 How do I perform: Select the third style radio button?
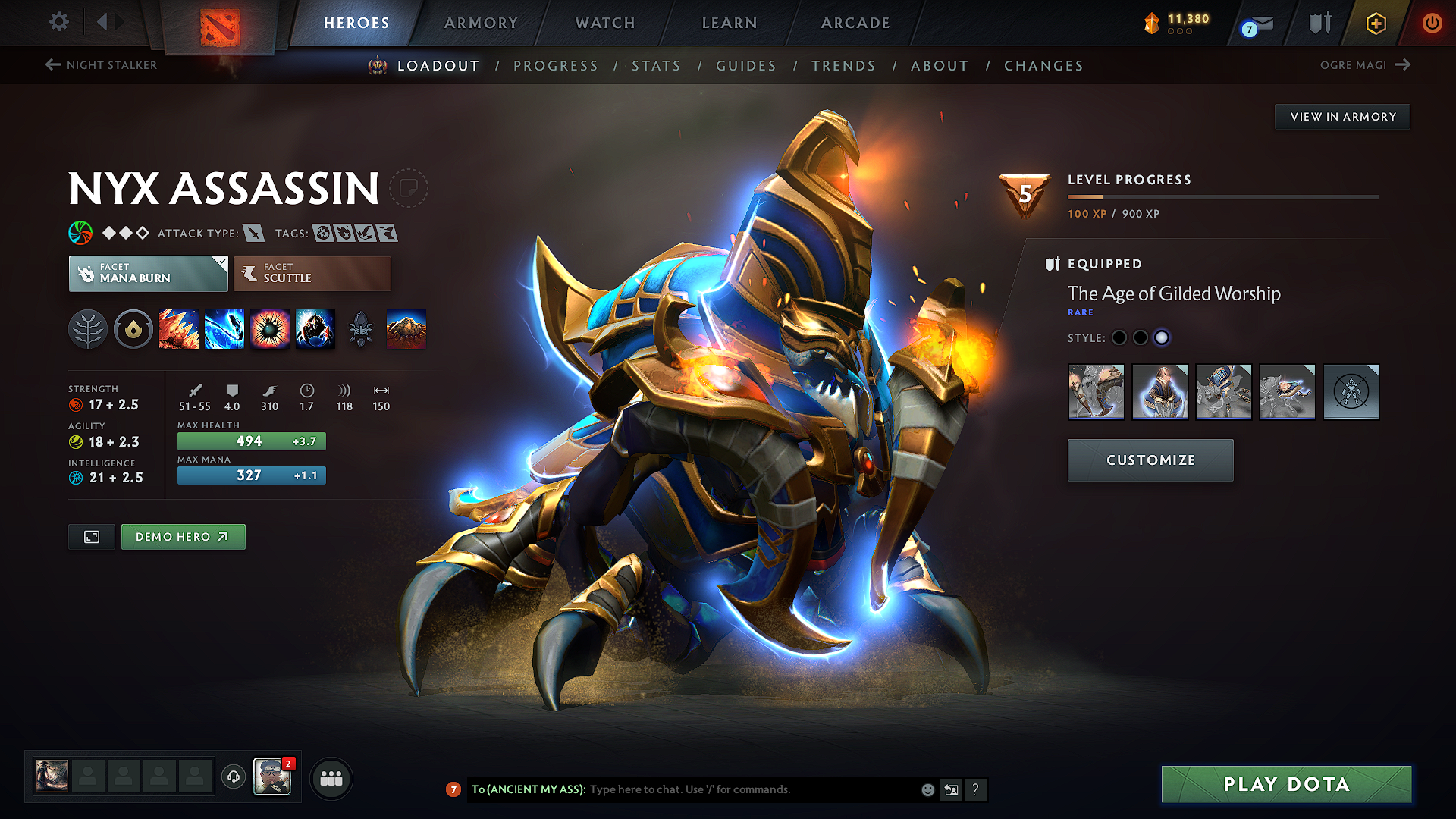pyautogui.click(x=1162, y=338)
